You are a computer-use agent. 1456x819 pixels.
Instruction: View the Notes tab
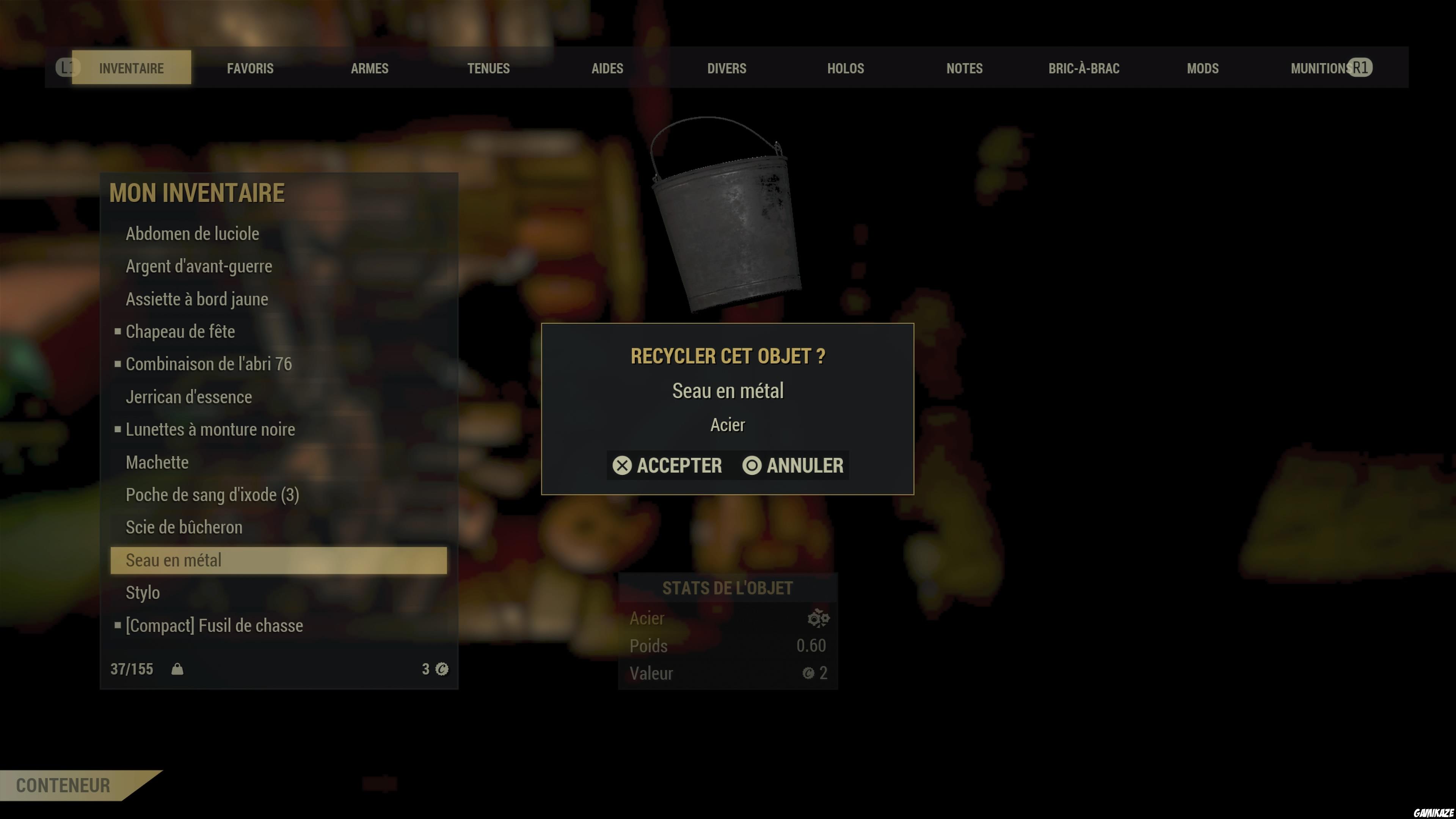(964, 68)
